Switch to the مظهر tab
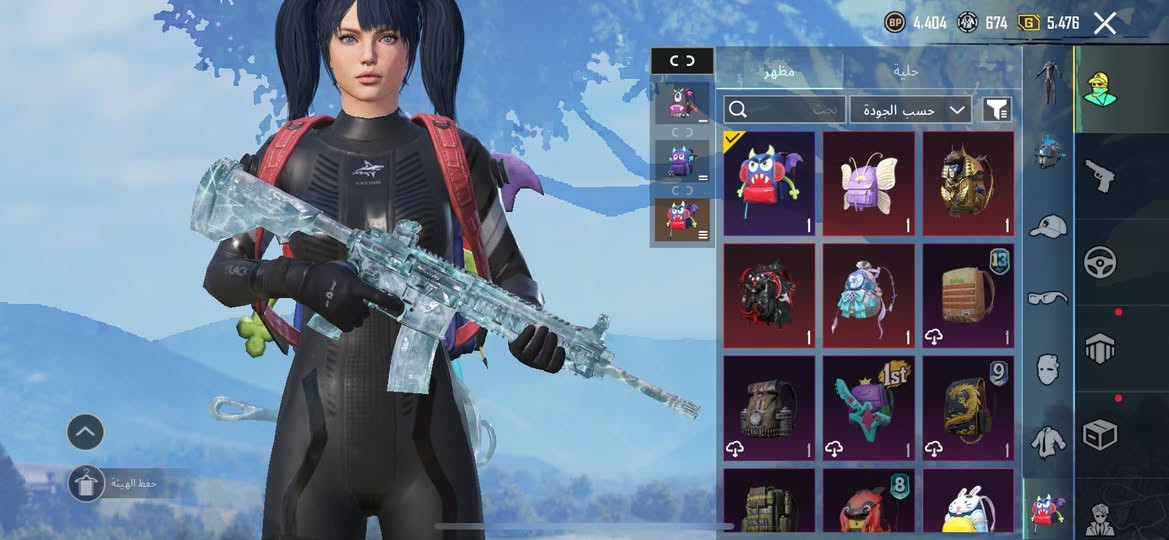The height and width of the screenshot is (540, 1169). coord(779,71)
